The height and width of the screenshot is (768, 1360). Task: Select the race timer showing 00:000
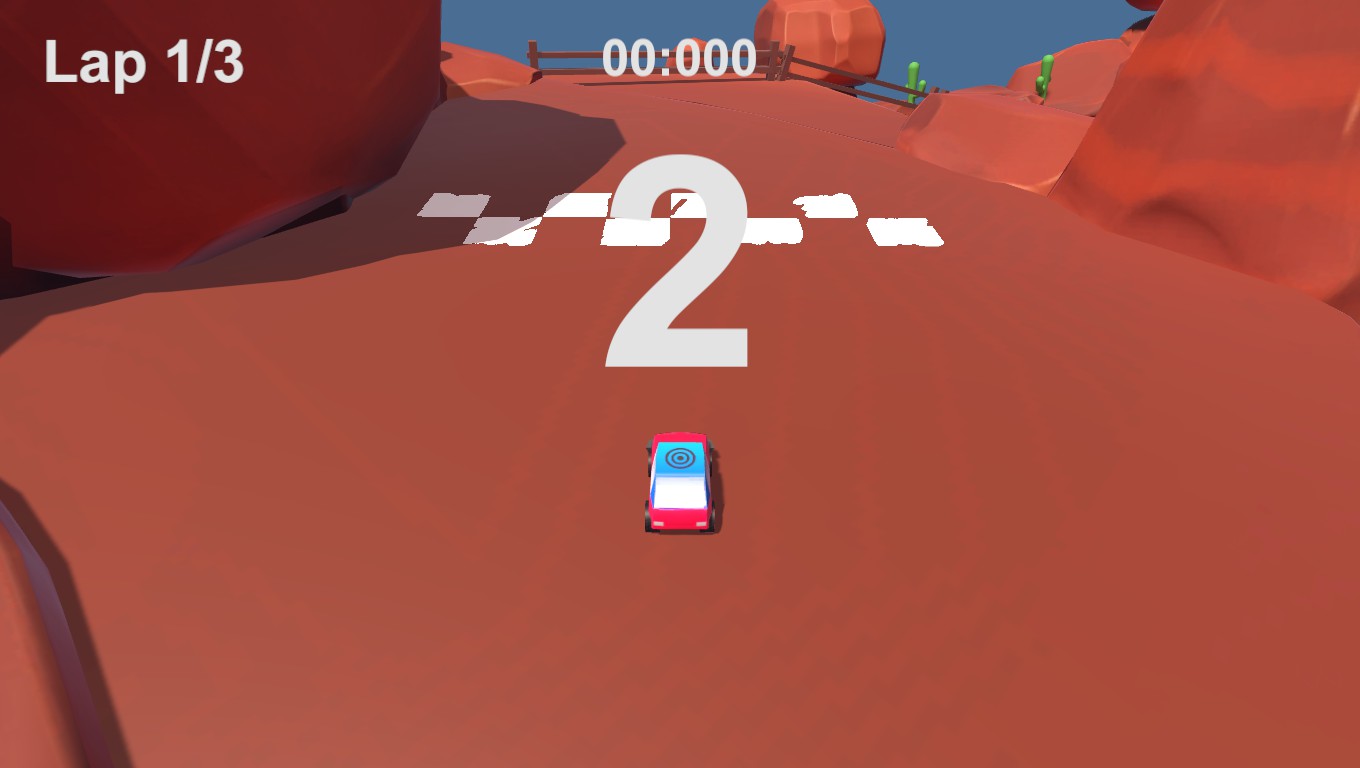tap(681, 57)
